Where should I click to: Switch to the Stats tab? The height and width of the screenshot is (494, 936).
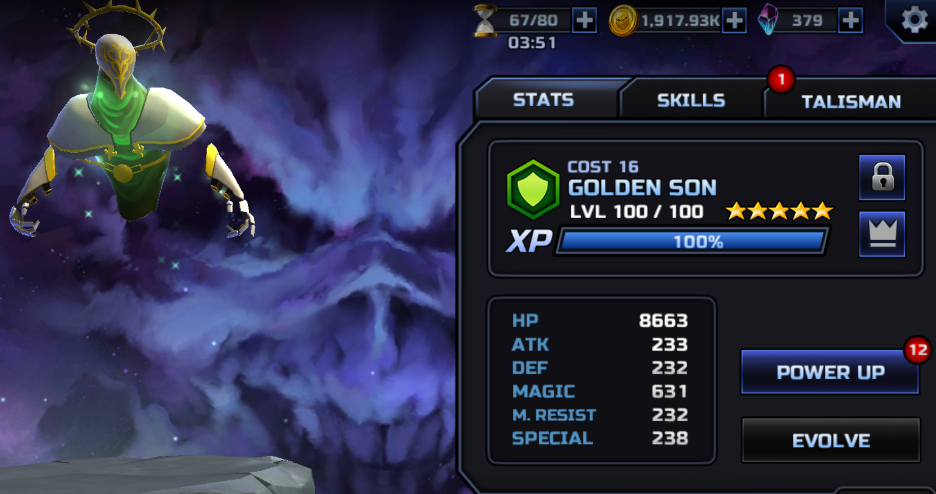point(543,100)
